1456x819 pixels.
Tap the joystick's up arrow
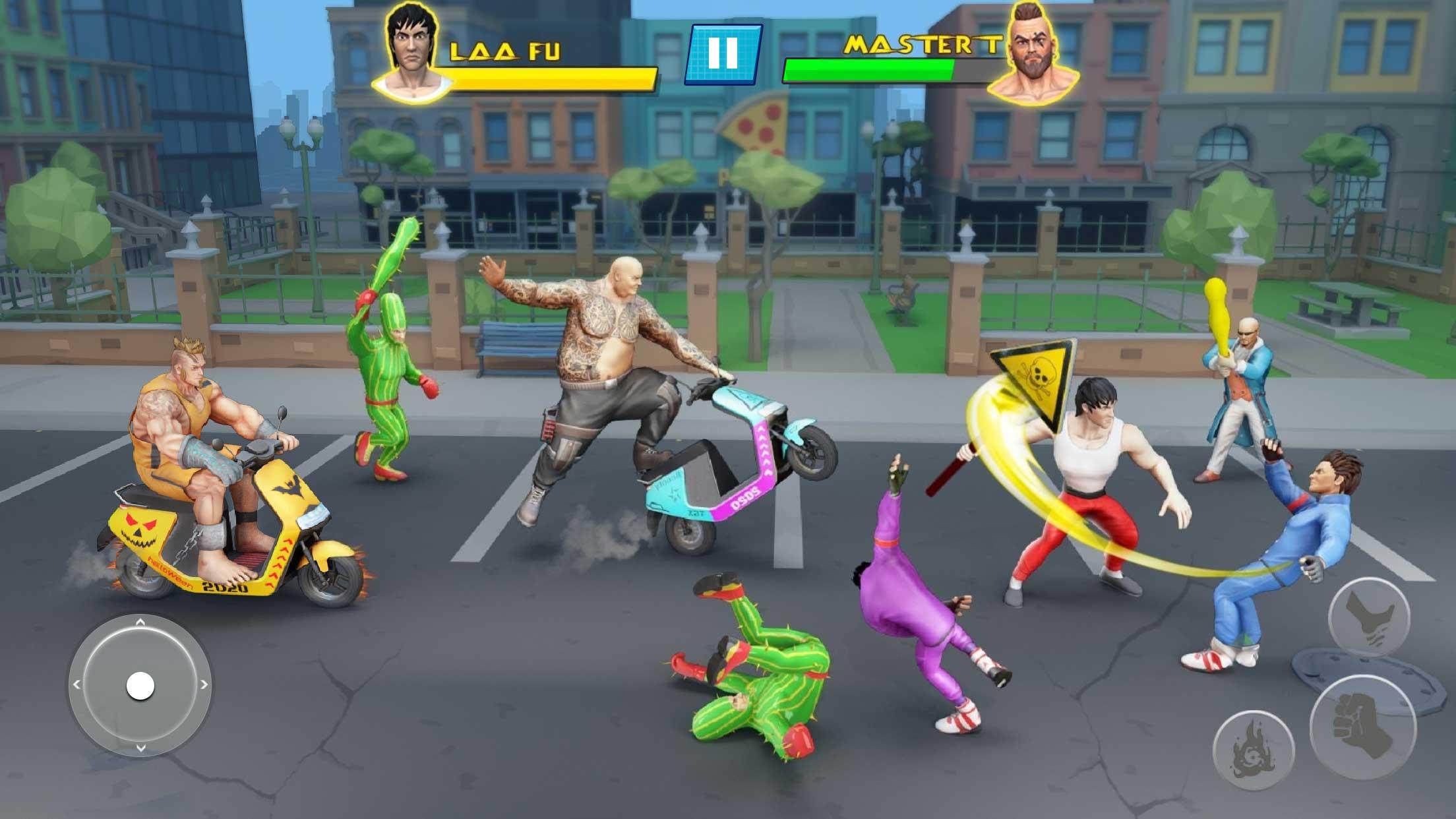(140, 622)
